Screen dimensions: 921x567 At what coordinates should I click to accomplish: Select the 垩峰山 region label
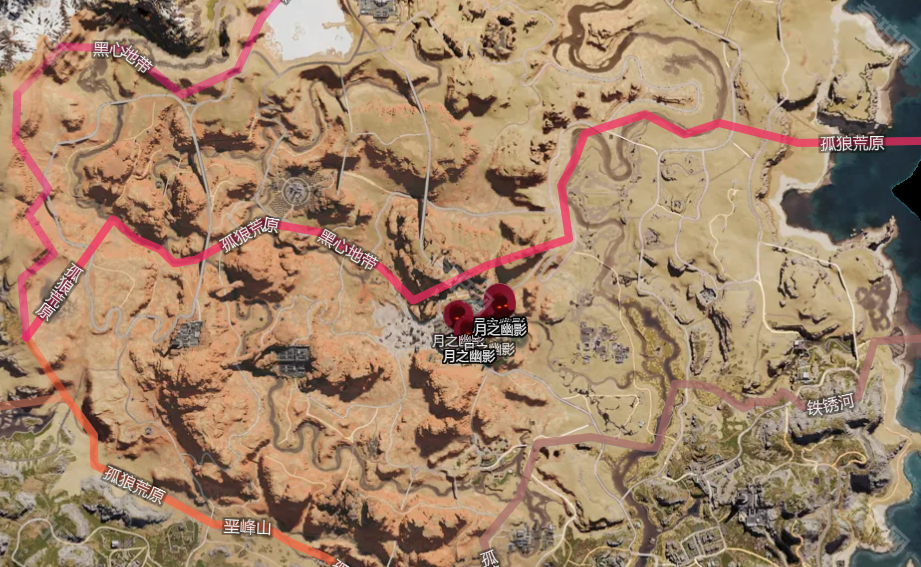pyautogui.click(x=247, y=526)
